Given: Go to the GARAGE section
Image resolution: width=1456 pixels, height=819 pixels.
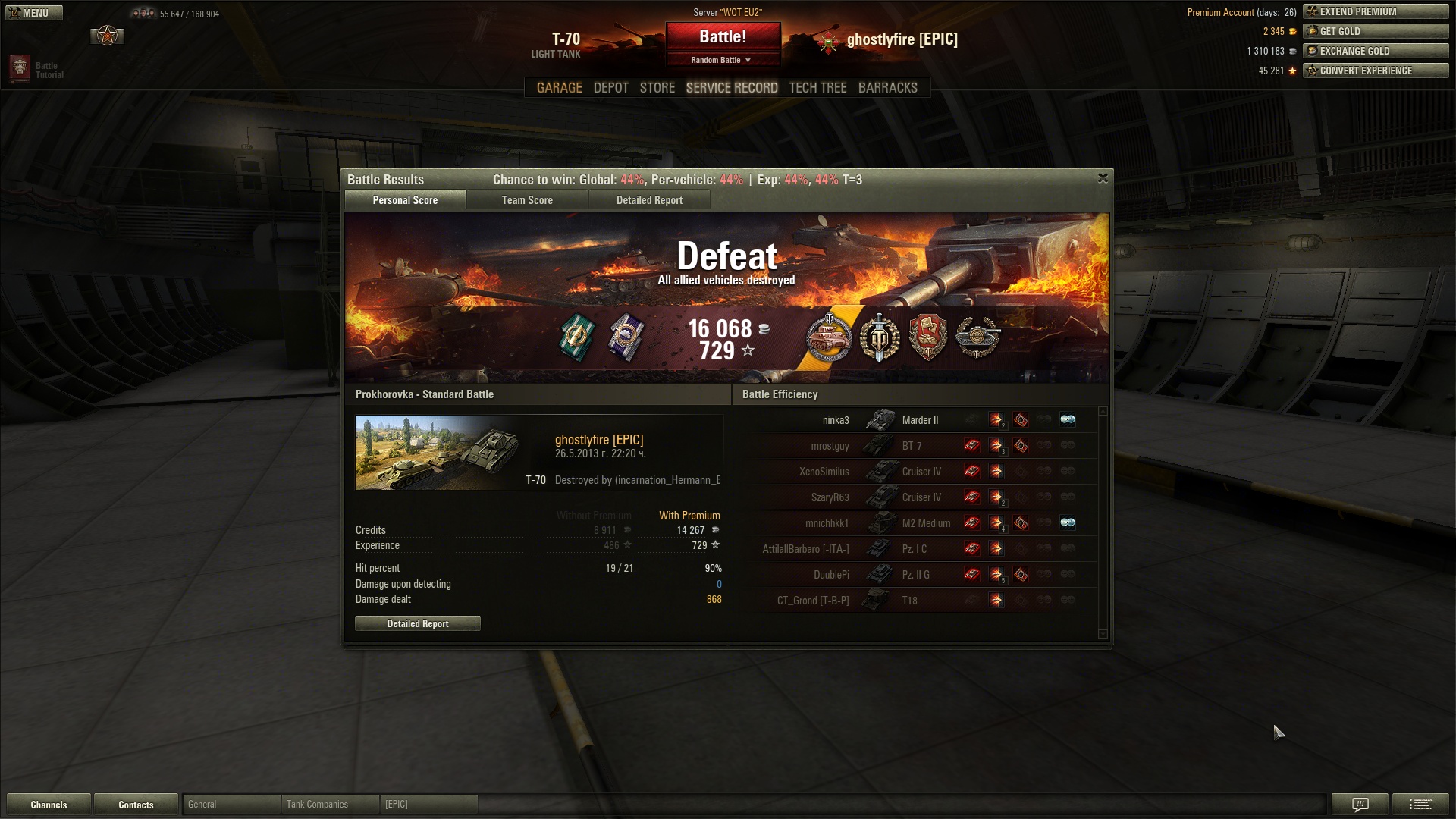Looking at the screenshot, I should click(x=559, y=88).
